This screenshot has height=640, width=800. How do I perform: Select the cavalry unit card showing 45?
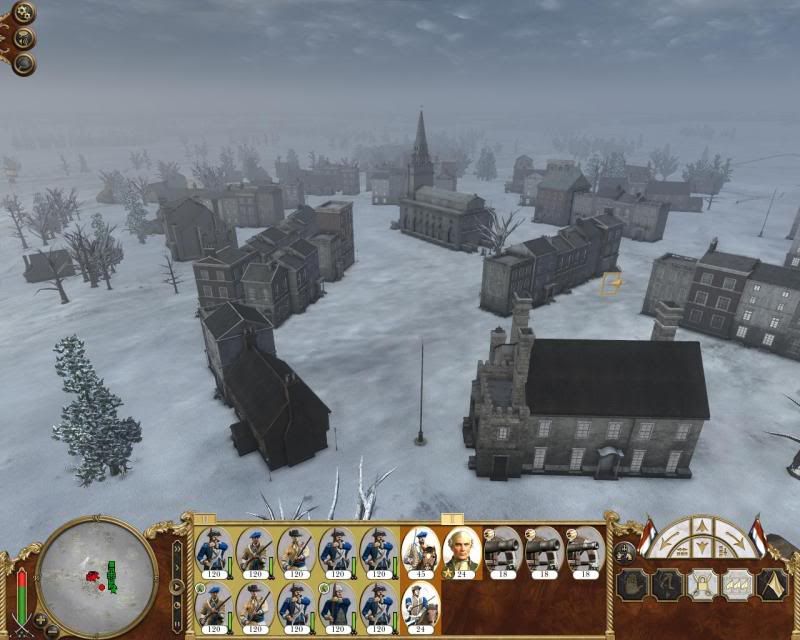click(x=420, y=552)
